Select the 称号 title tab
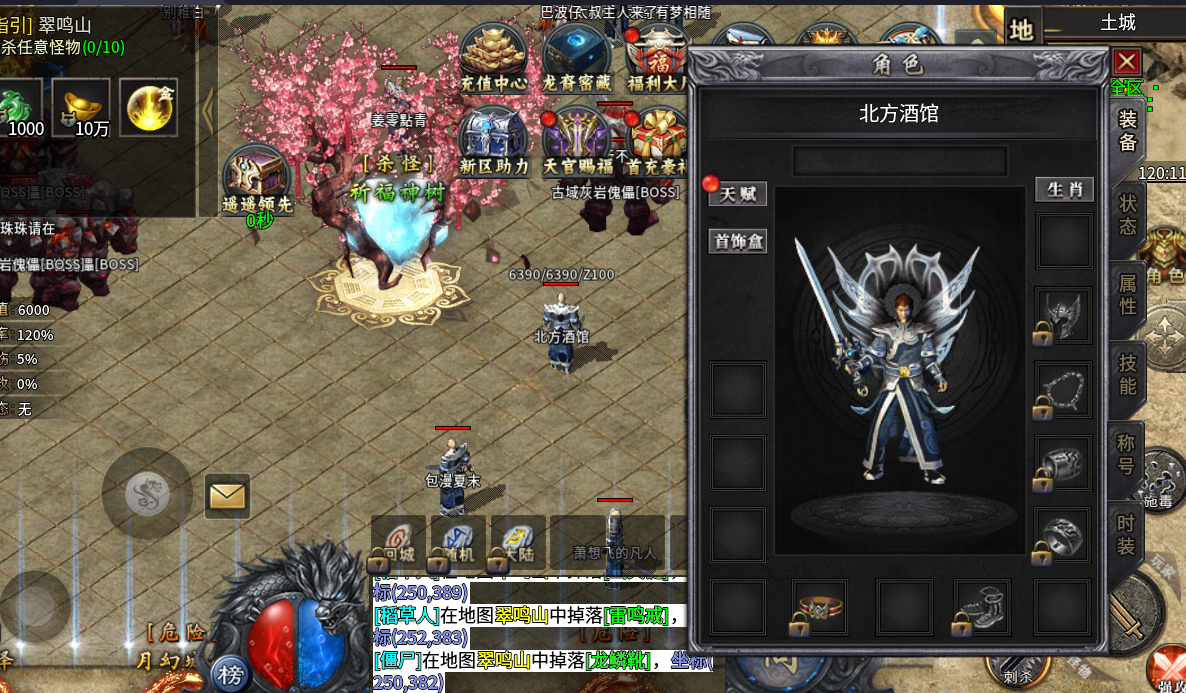This screenshot has width=1186, height=693. click(1127, 453)
